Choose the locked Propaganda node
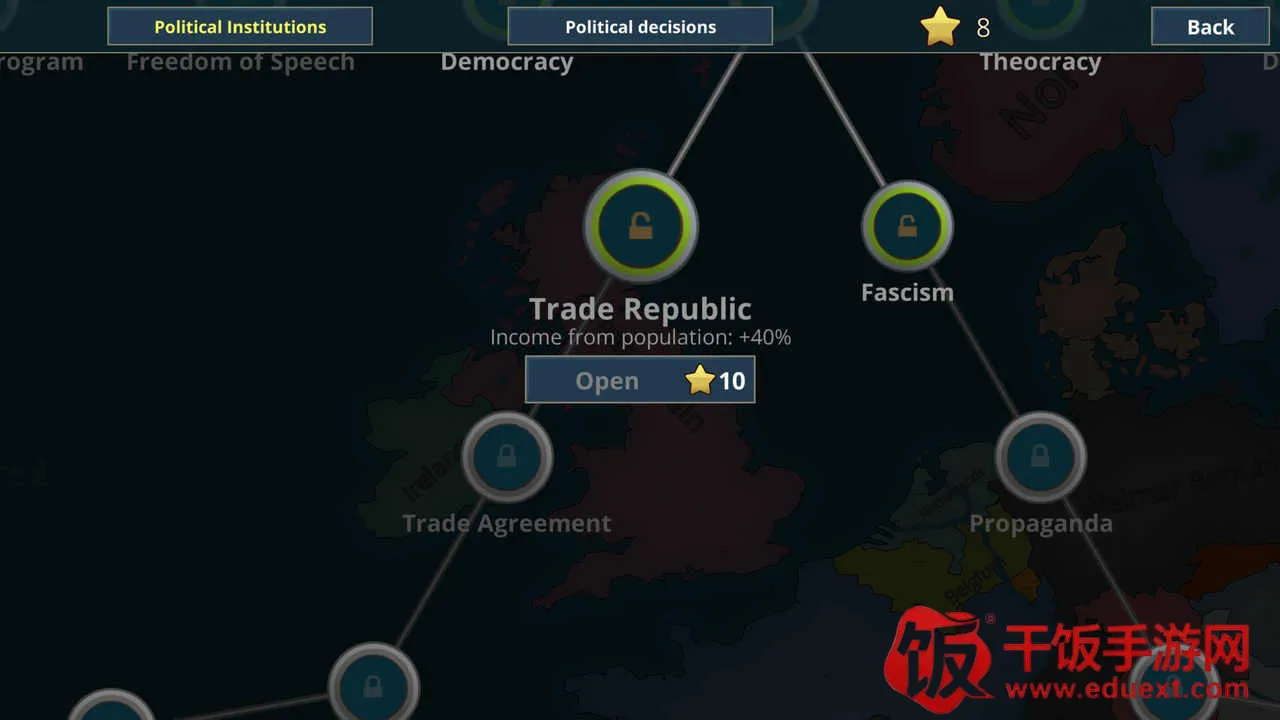Image resolution: width=1280 pixels, height=720 pixels. click(x=1040, y=457)
